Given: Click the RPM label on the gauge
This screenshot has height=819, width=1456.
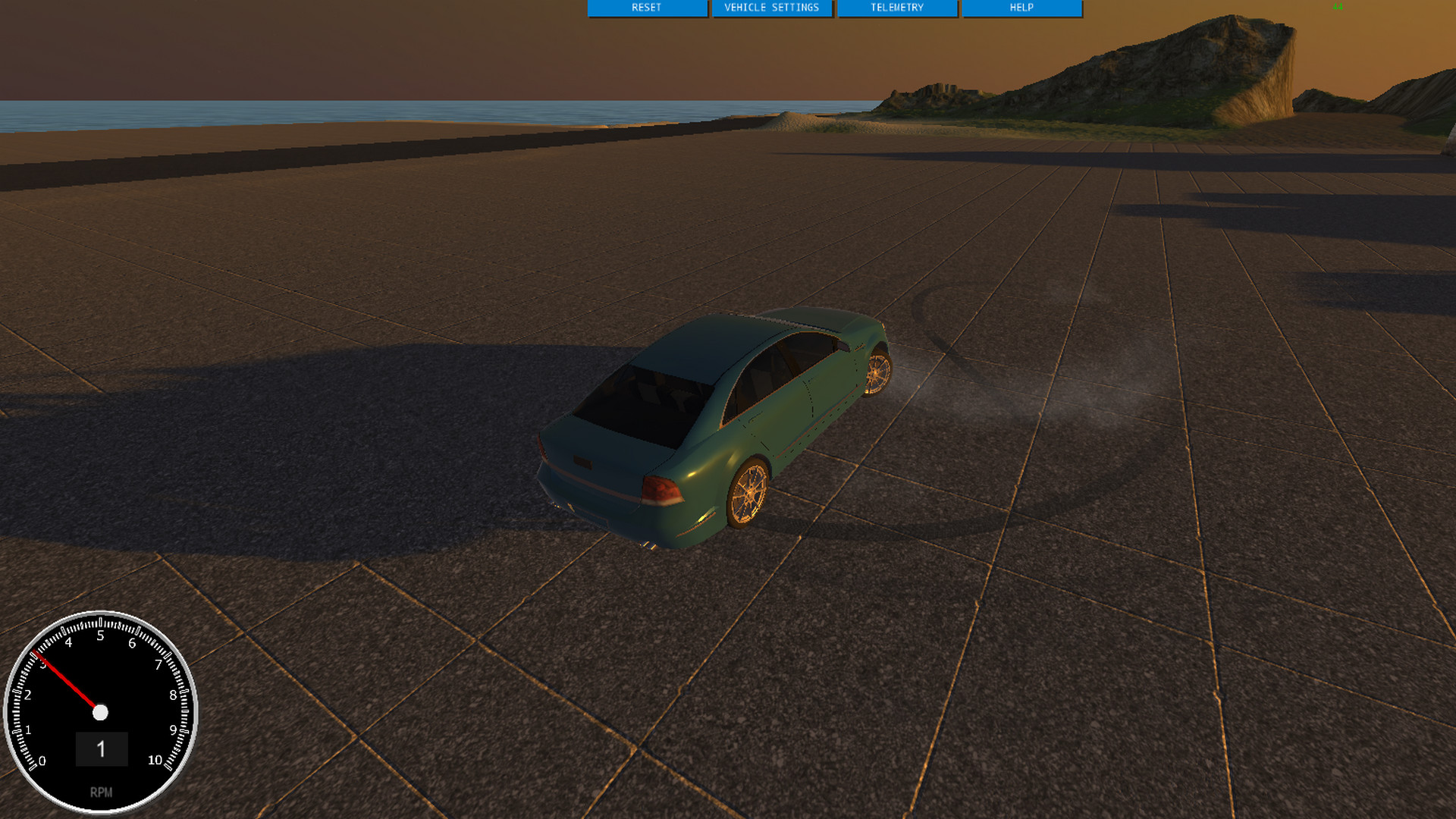Looking at the screenshot, I should [x=101, y=792].
